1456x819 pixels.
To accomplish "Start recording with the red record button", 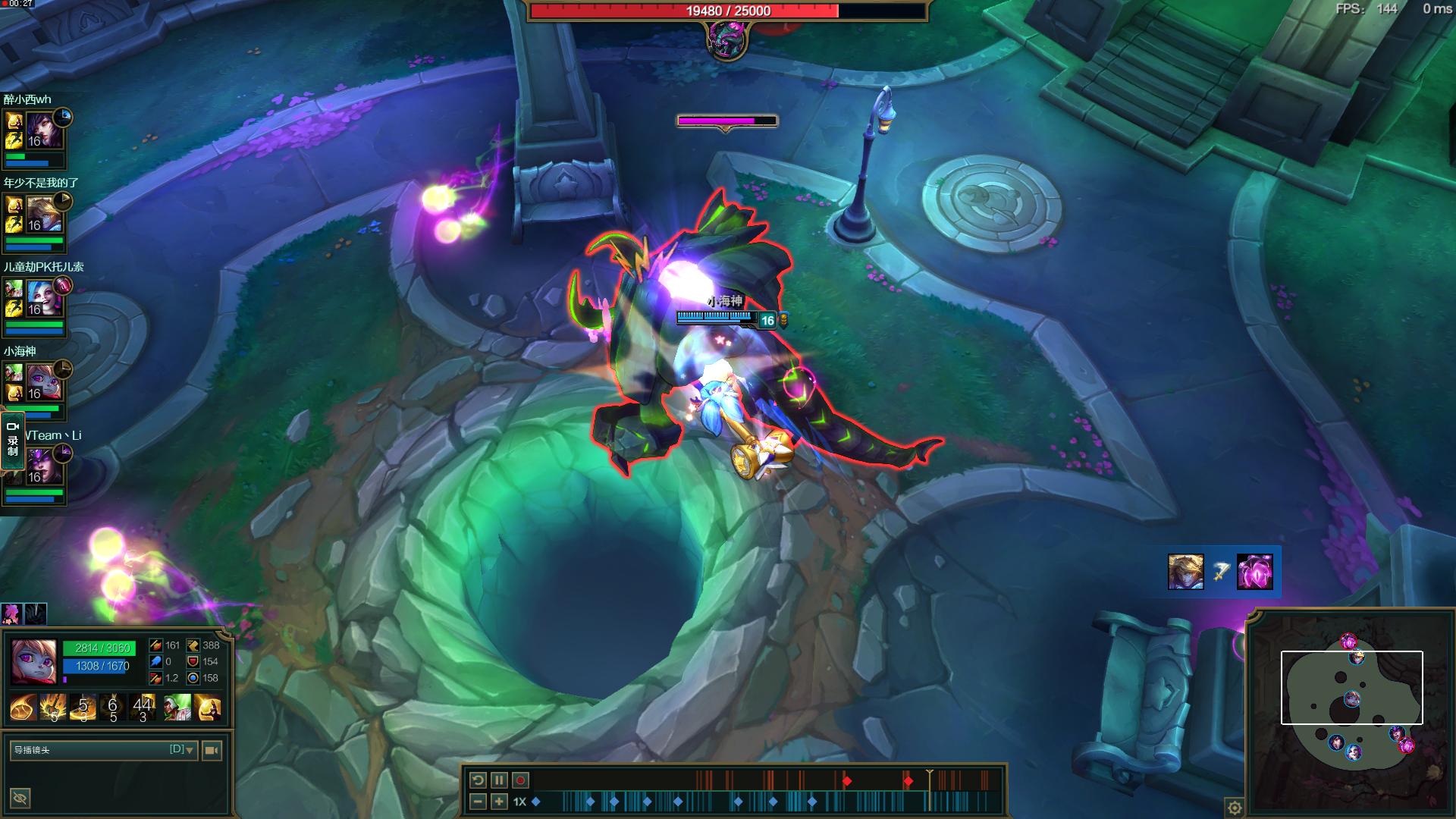I will pos(520,780).
